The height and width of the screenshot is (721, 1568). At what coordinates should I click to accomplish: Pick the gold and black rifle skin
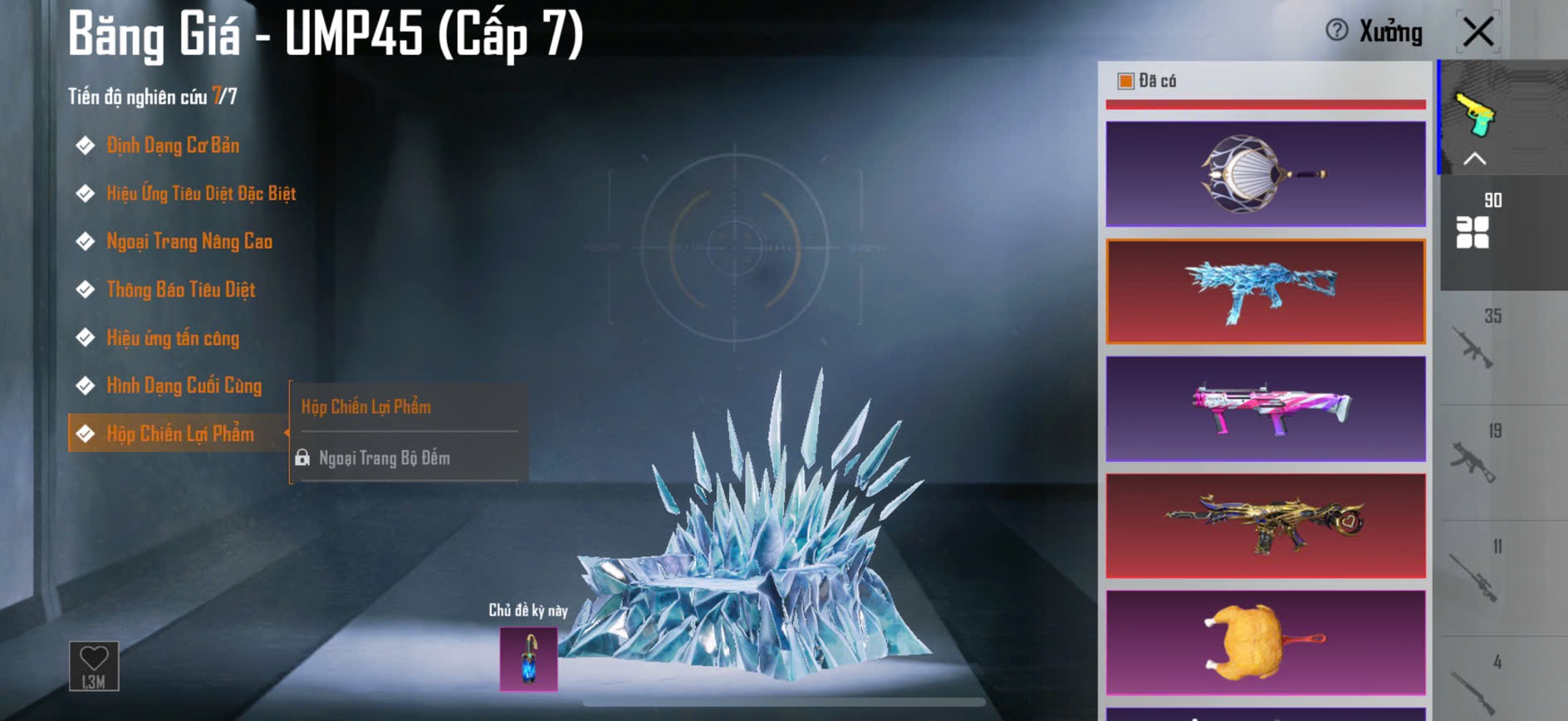pyautogui.click(x=1265, y=526)
